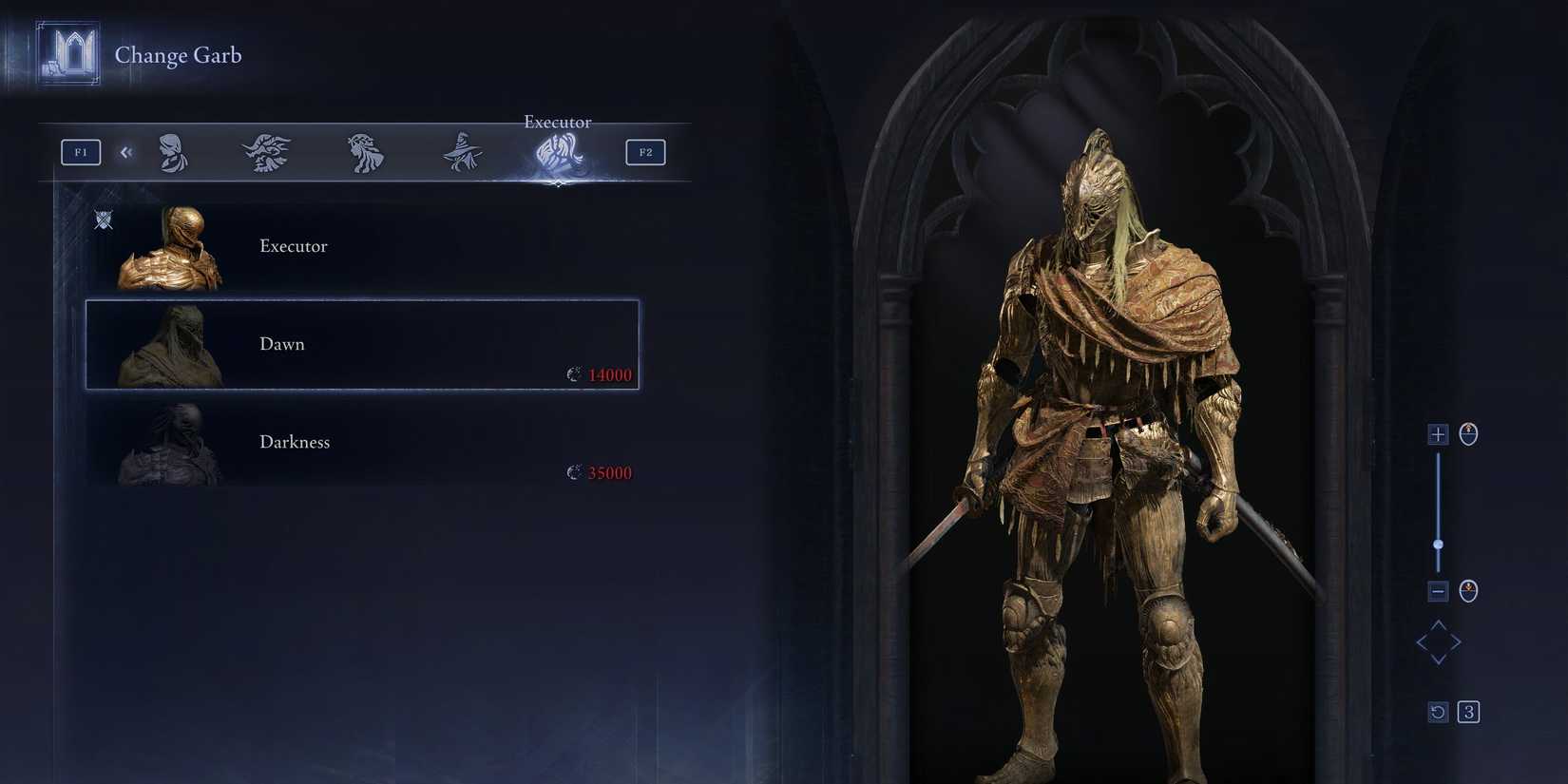Click the zoom-out minus control for the preview
Screen dimensions: 1568x784
(1438, 590)
